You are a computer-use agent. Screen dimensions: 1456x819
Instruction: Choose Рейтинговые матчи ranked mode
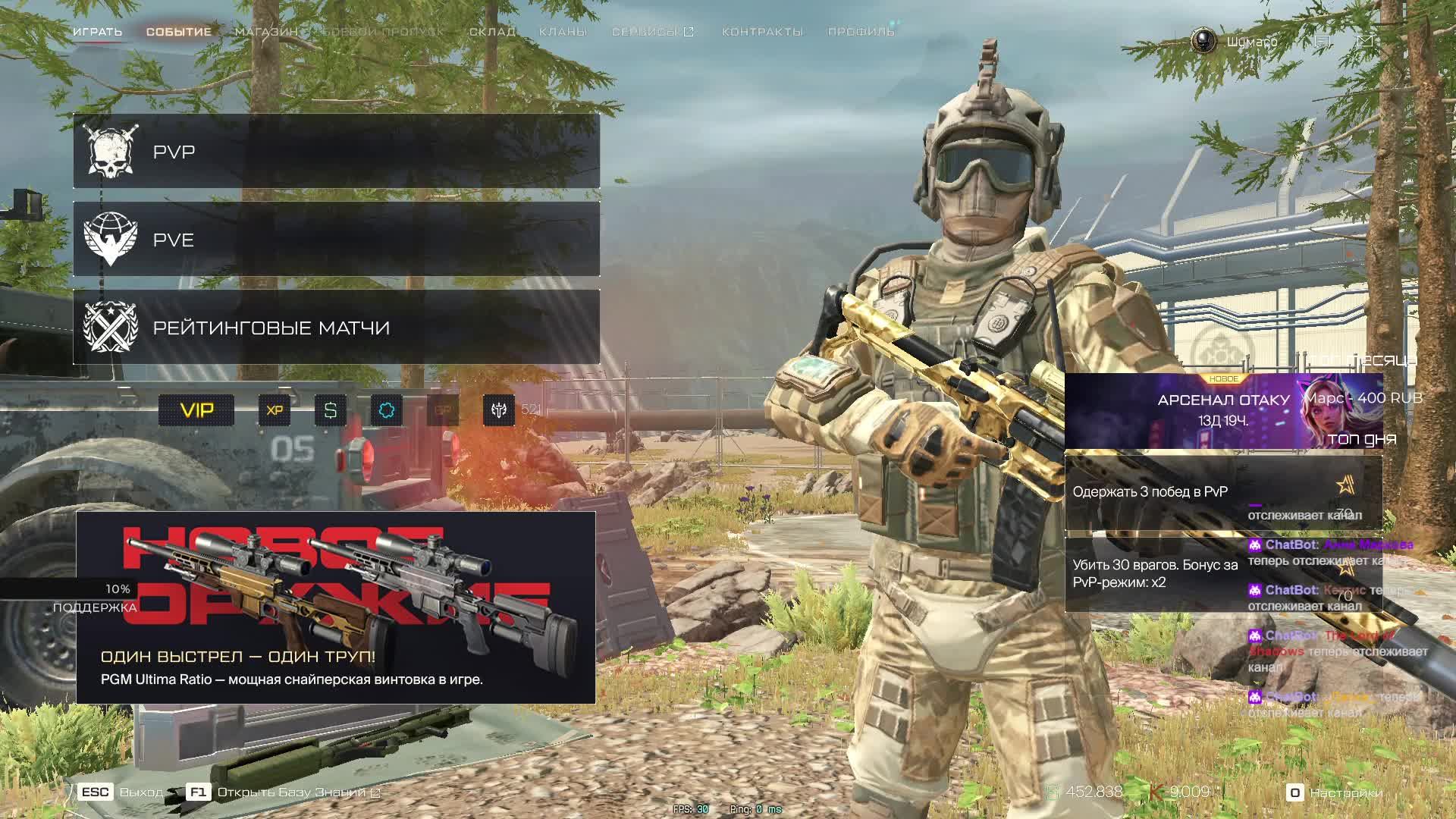tap(336, 328)
